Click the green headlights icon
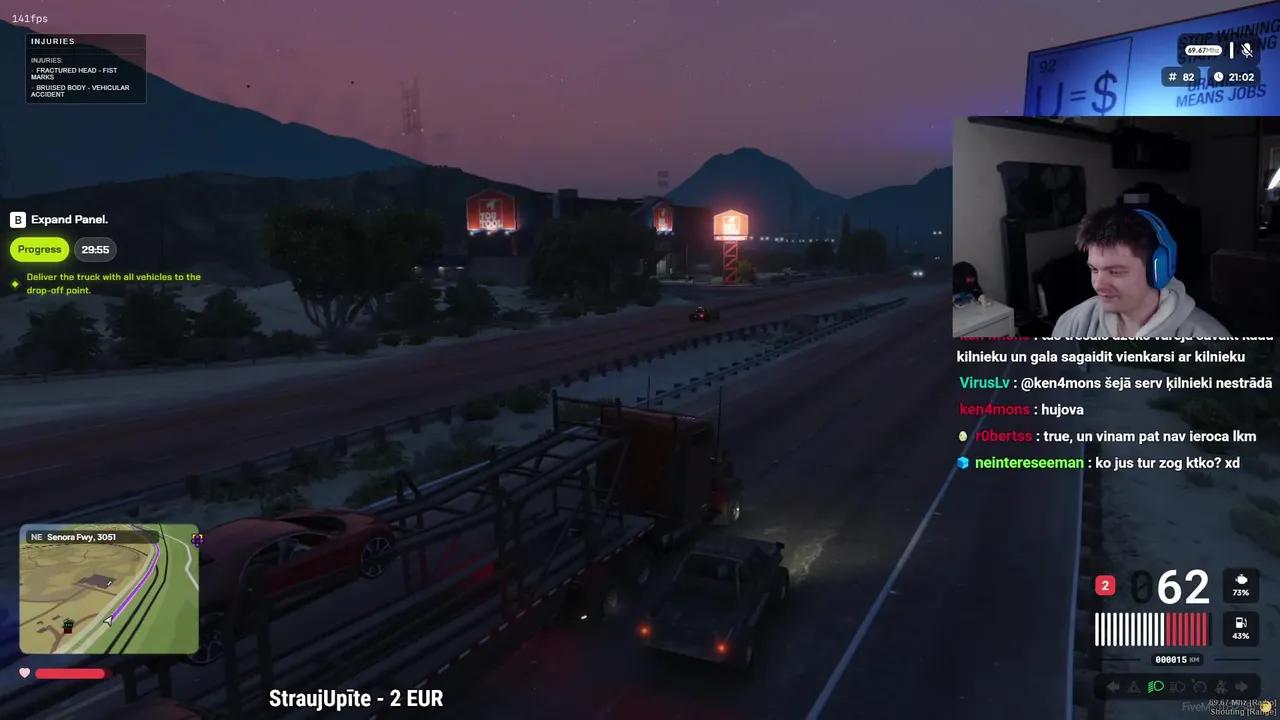 point(1155,686)
